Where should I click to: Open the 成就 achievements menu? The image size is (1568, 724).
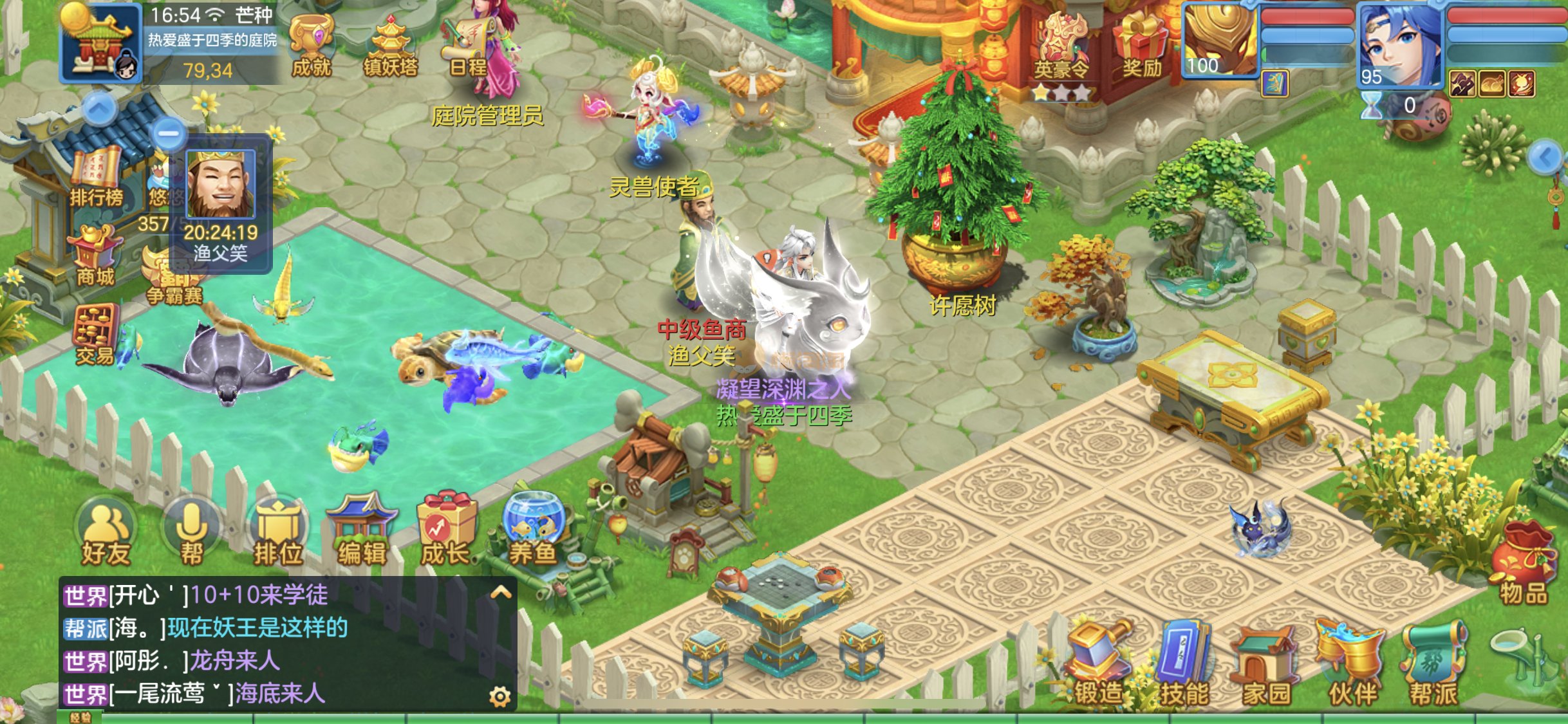tap(312, 45)
